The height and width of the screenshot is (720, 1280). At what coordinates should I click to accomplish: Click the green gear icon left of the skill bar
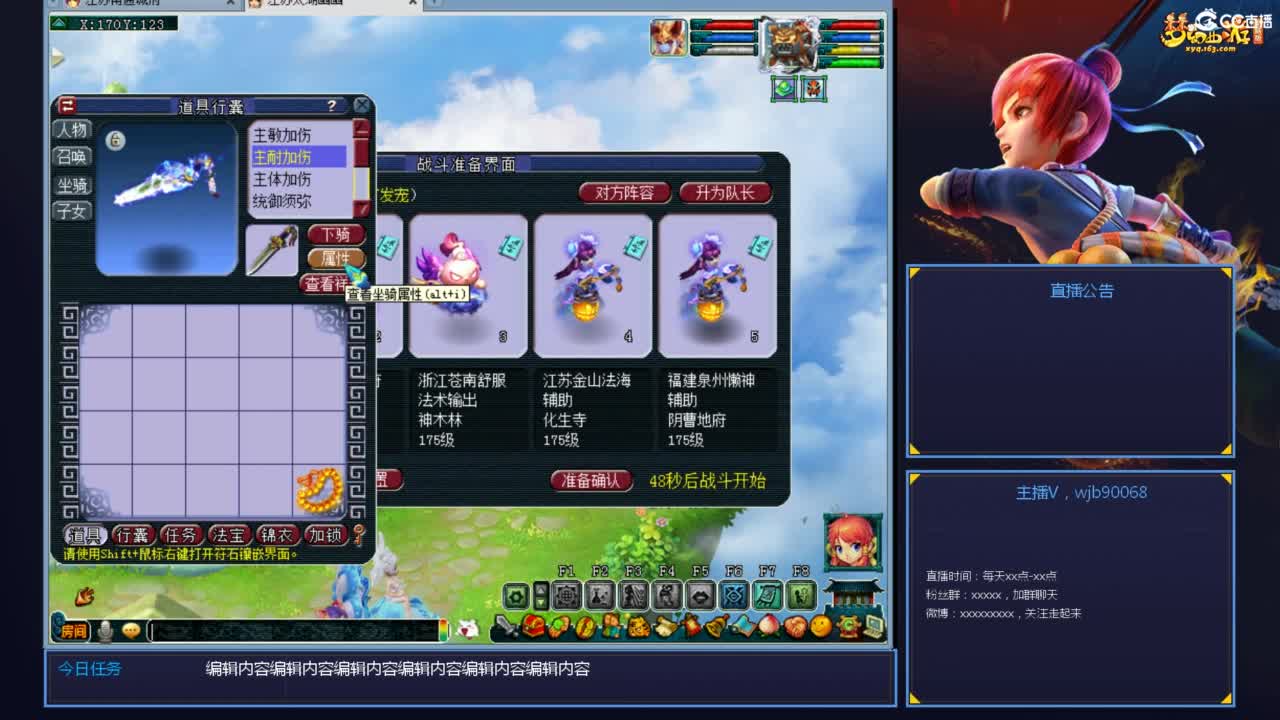coord(515,594)
